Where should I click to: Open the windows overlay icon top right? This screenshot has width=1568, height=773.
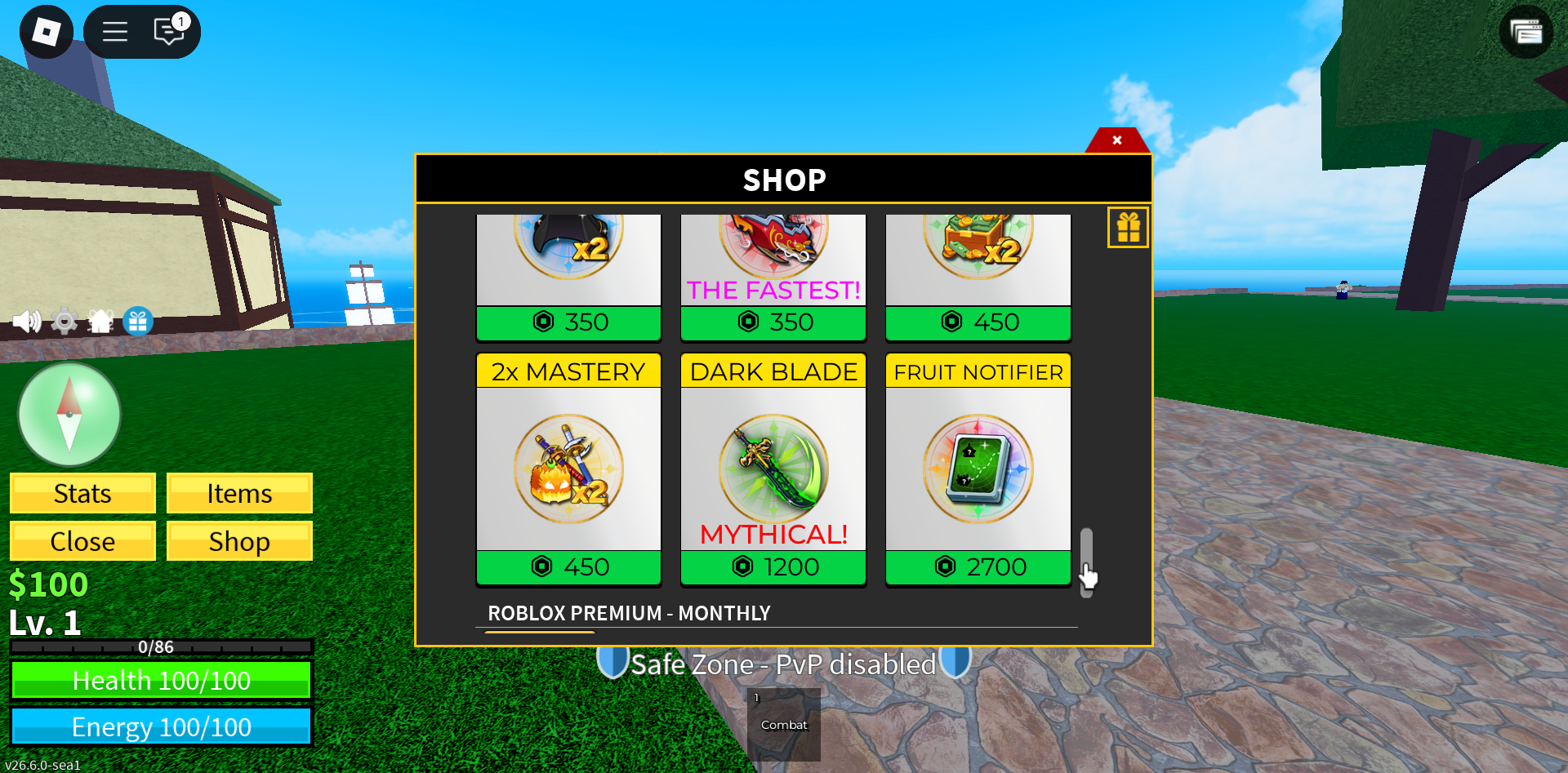(1526, 33)
